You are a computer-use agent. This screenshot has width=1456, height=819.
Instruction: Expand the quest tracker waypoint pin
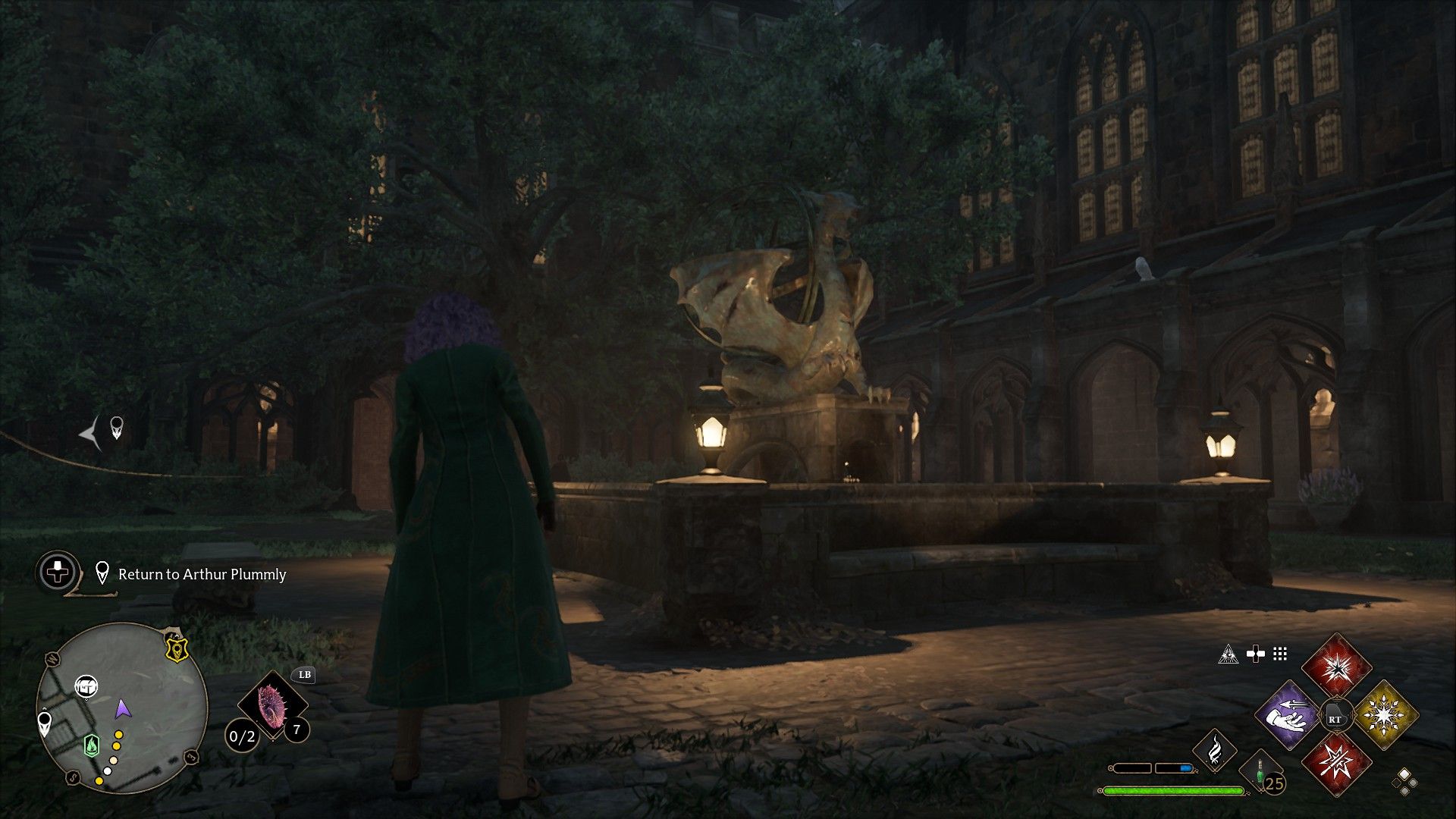(x=102, y=571)
